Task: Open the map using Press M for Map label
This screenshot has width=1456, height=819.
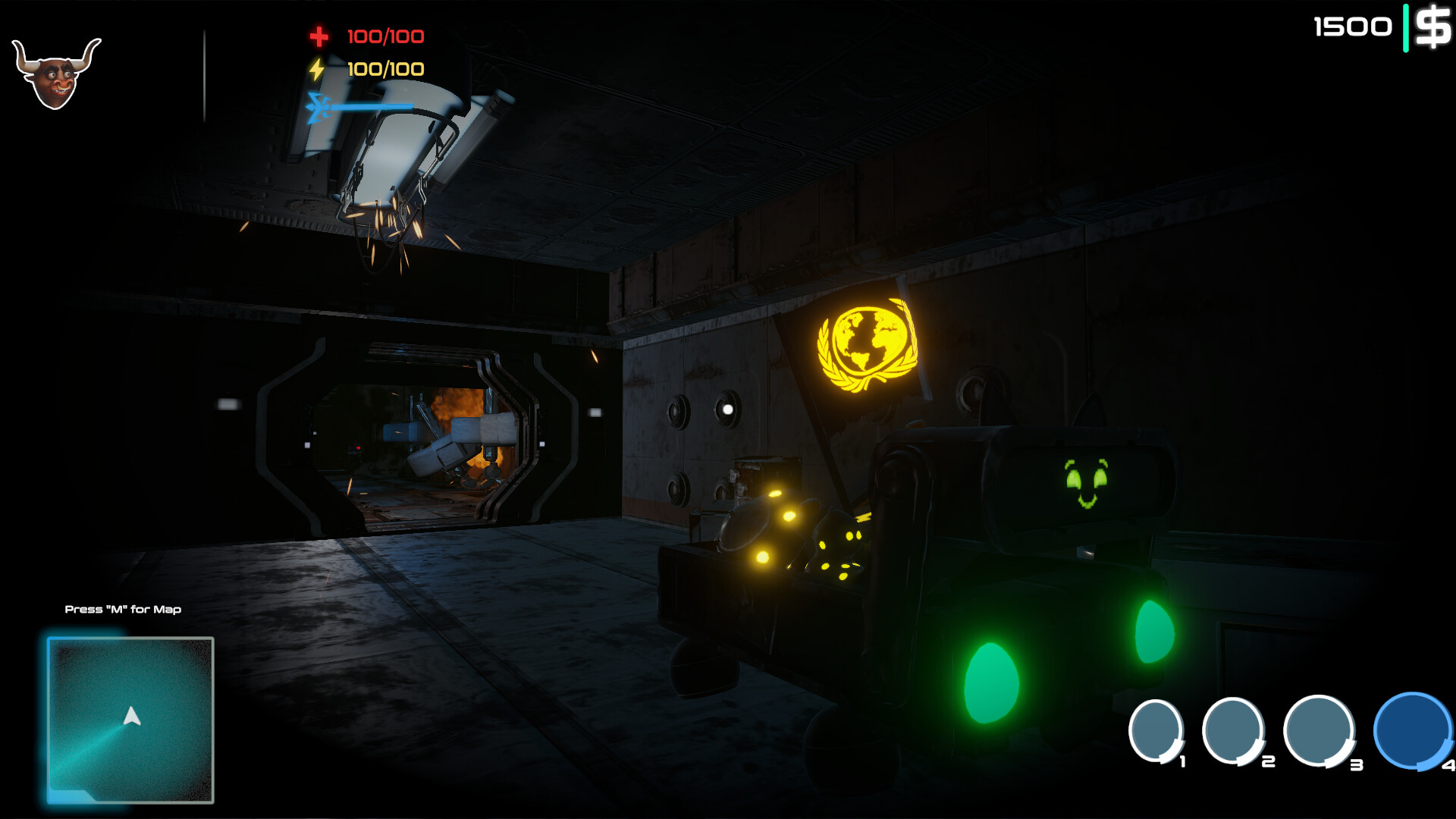Action: pyautogui.click(x=124, y=609)
